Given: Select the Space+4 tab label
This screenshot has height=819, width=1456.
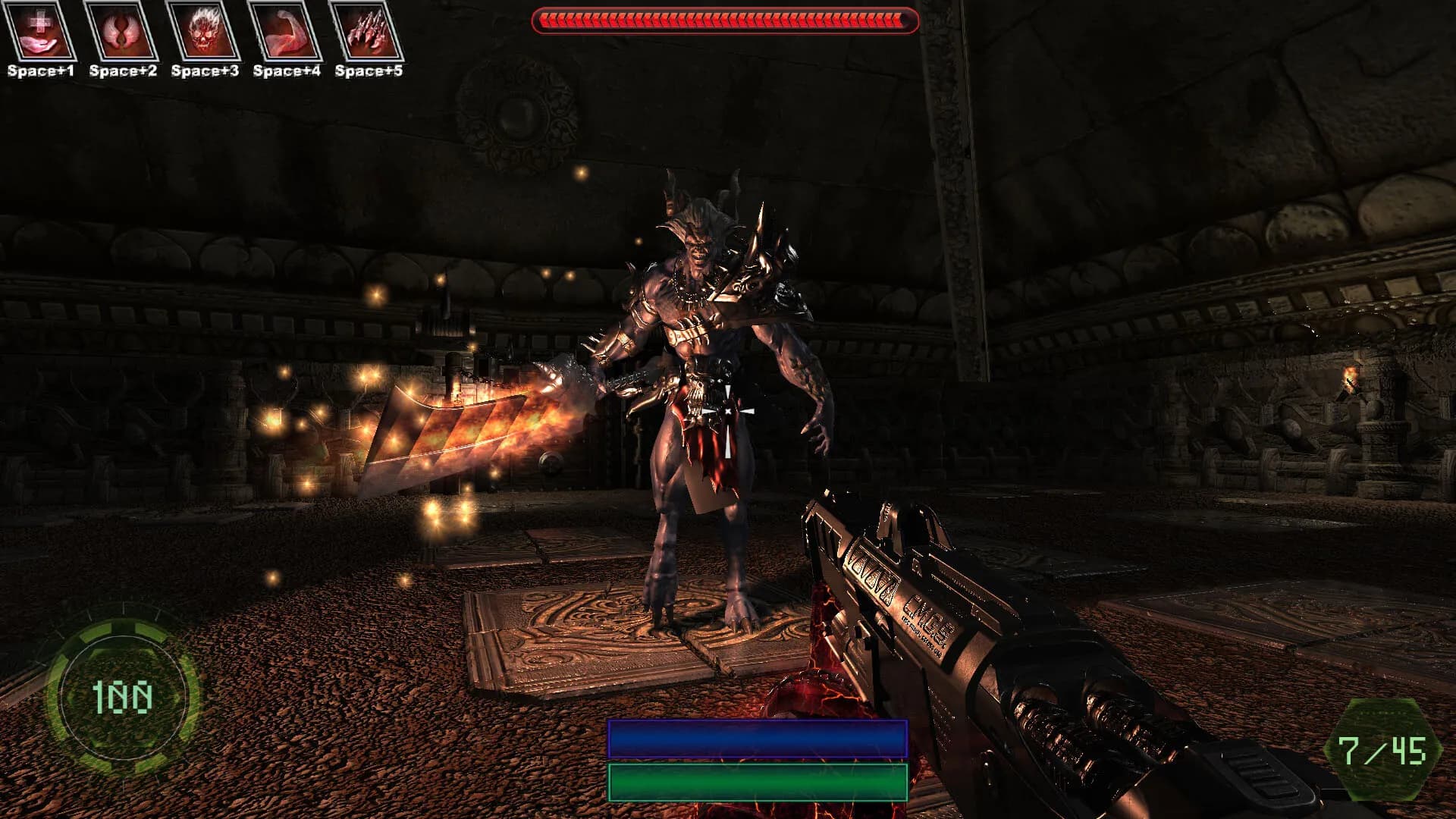Looking at the screenshot, I should pyautogui.click(x=287, y=72).
